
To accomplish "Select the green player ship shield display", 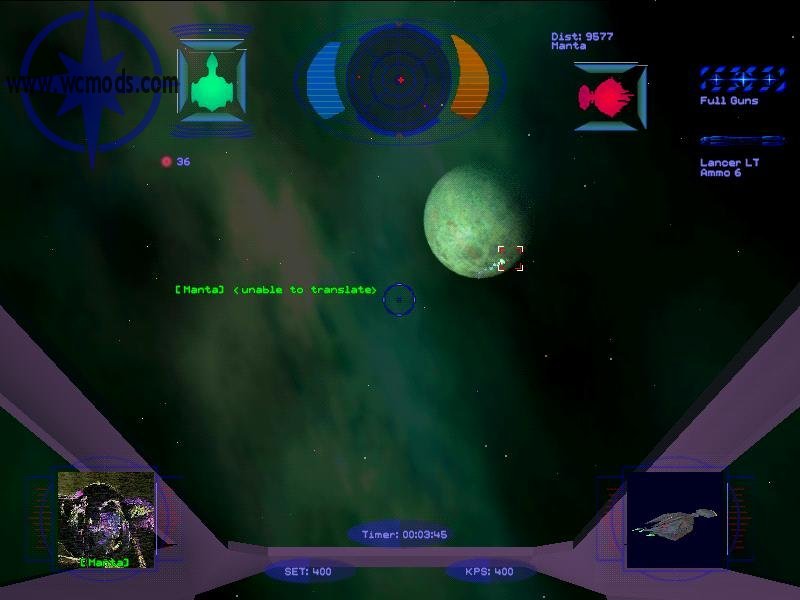I will click(x=212, y=80).
